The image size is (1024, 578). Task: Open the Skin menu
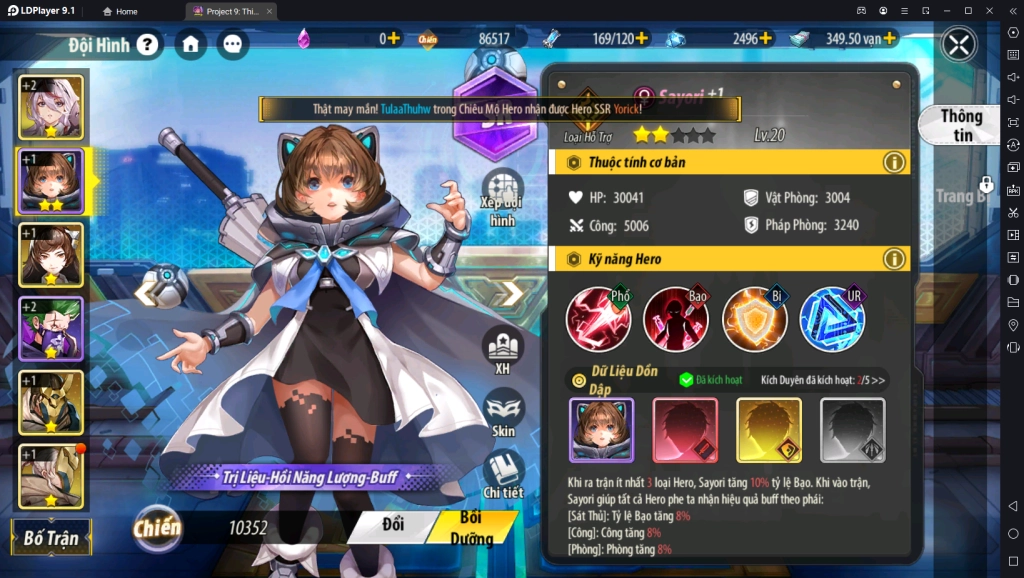point(504,414)
